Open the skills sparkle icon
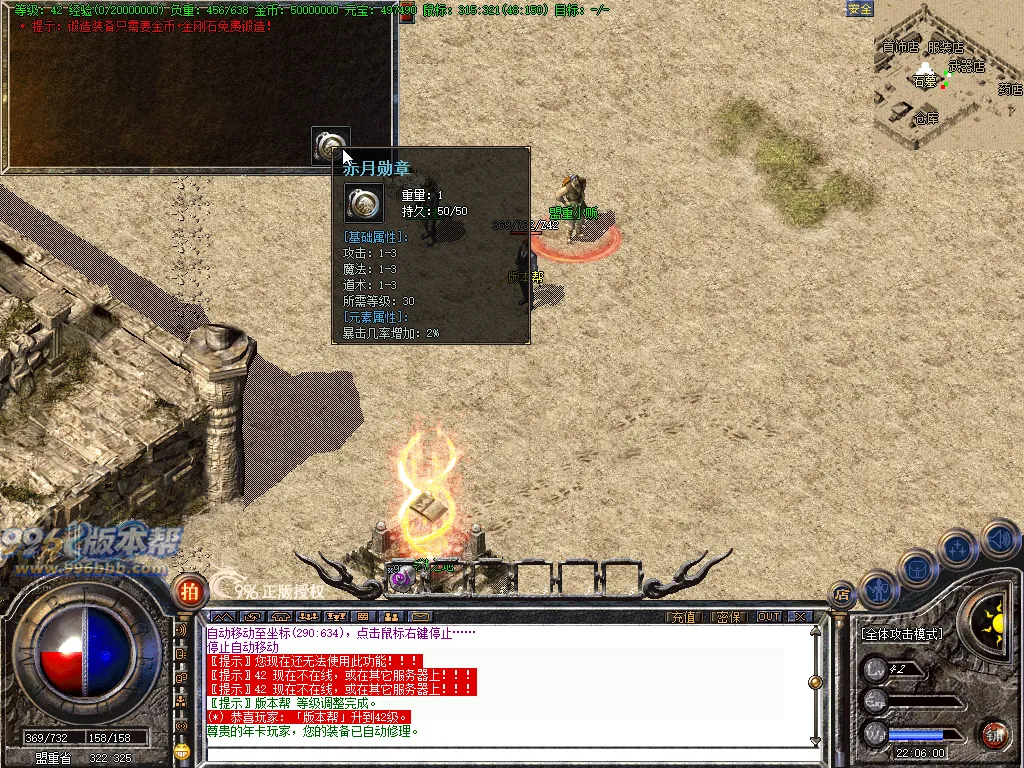The image size is (1024, 768). click(958, 548)
